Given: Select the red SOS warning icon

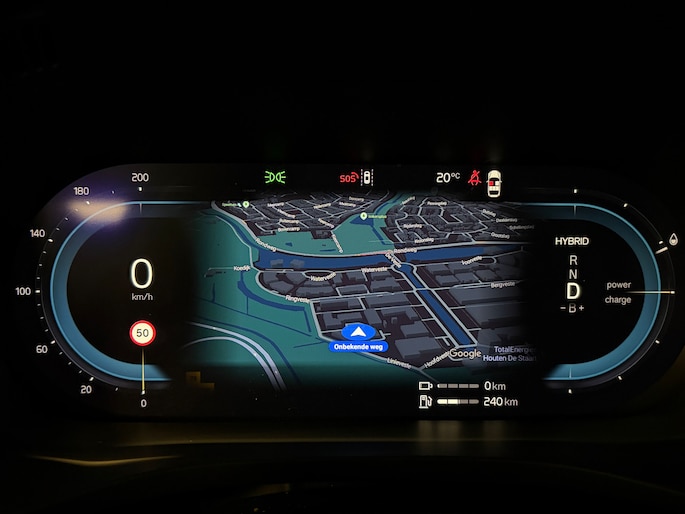Looking at the screenshot, I should [348, 178].
